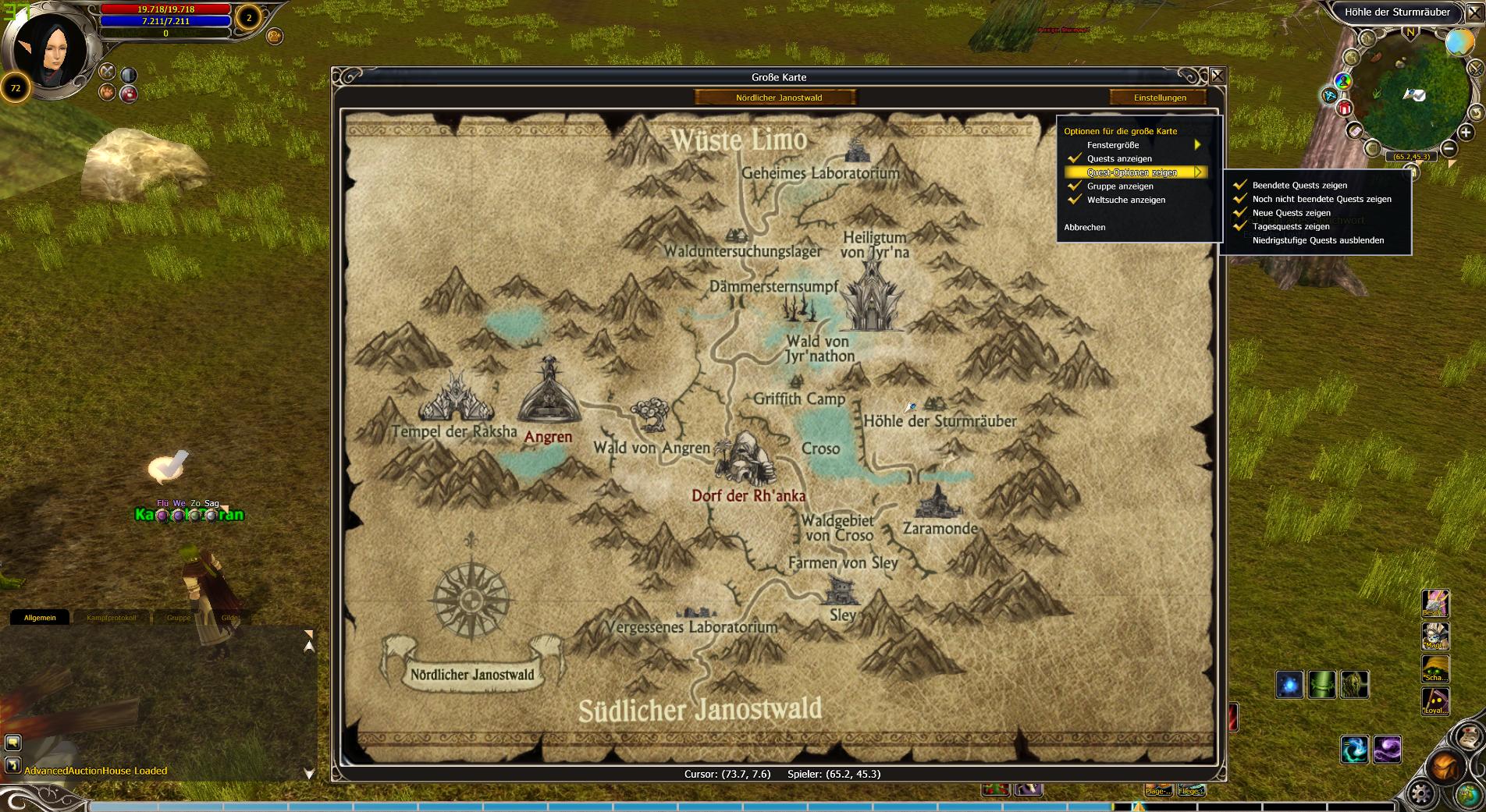Choose Abbrechen in map options menu
Image resolution: width=1486 pixels, height=812 pixels.
[1084, 227]
